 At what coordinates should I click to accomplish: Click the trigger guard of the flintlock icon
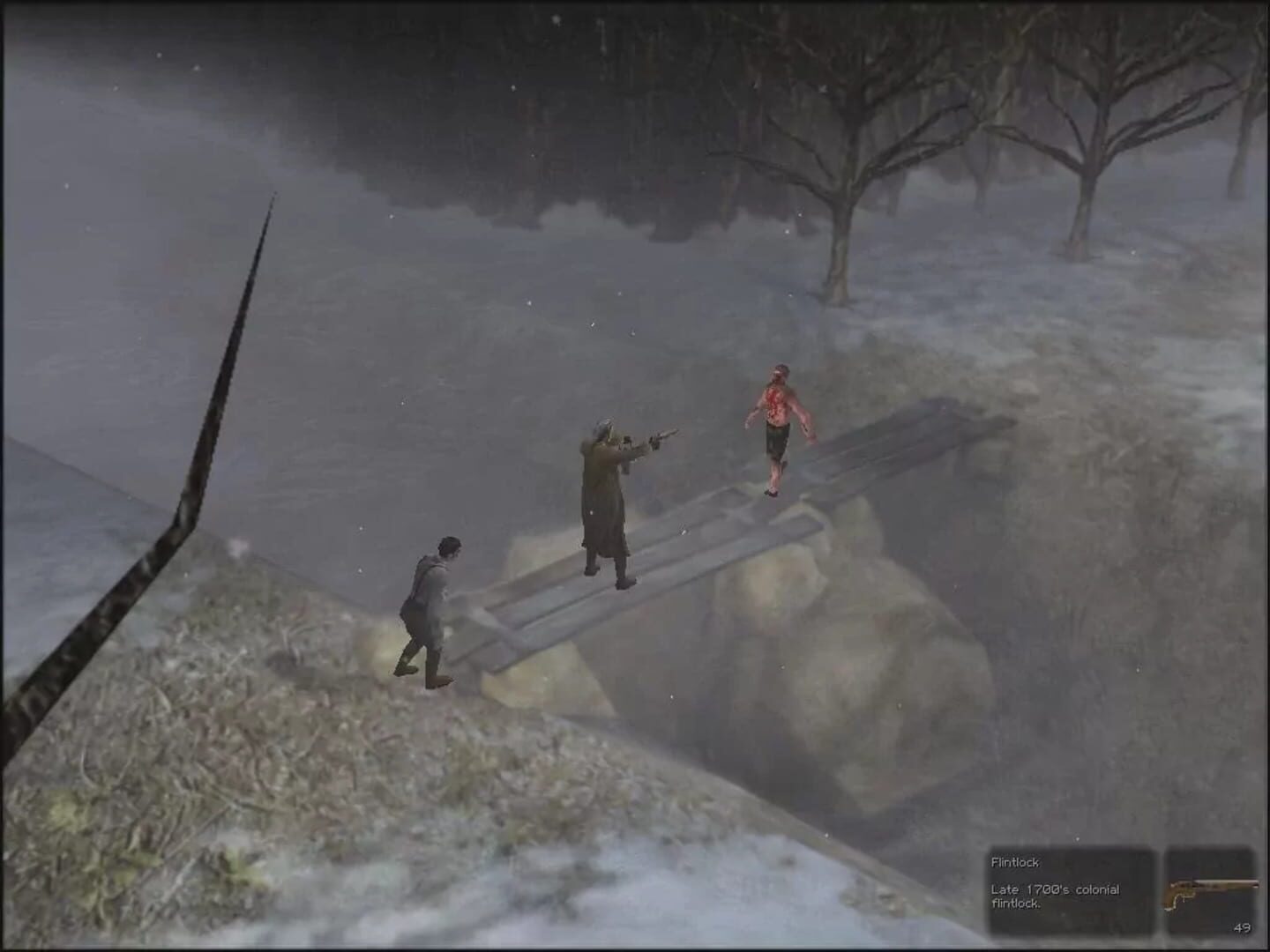point(1180,899)
